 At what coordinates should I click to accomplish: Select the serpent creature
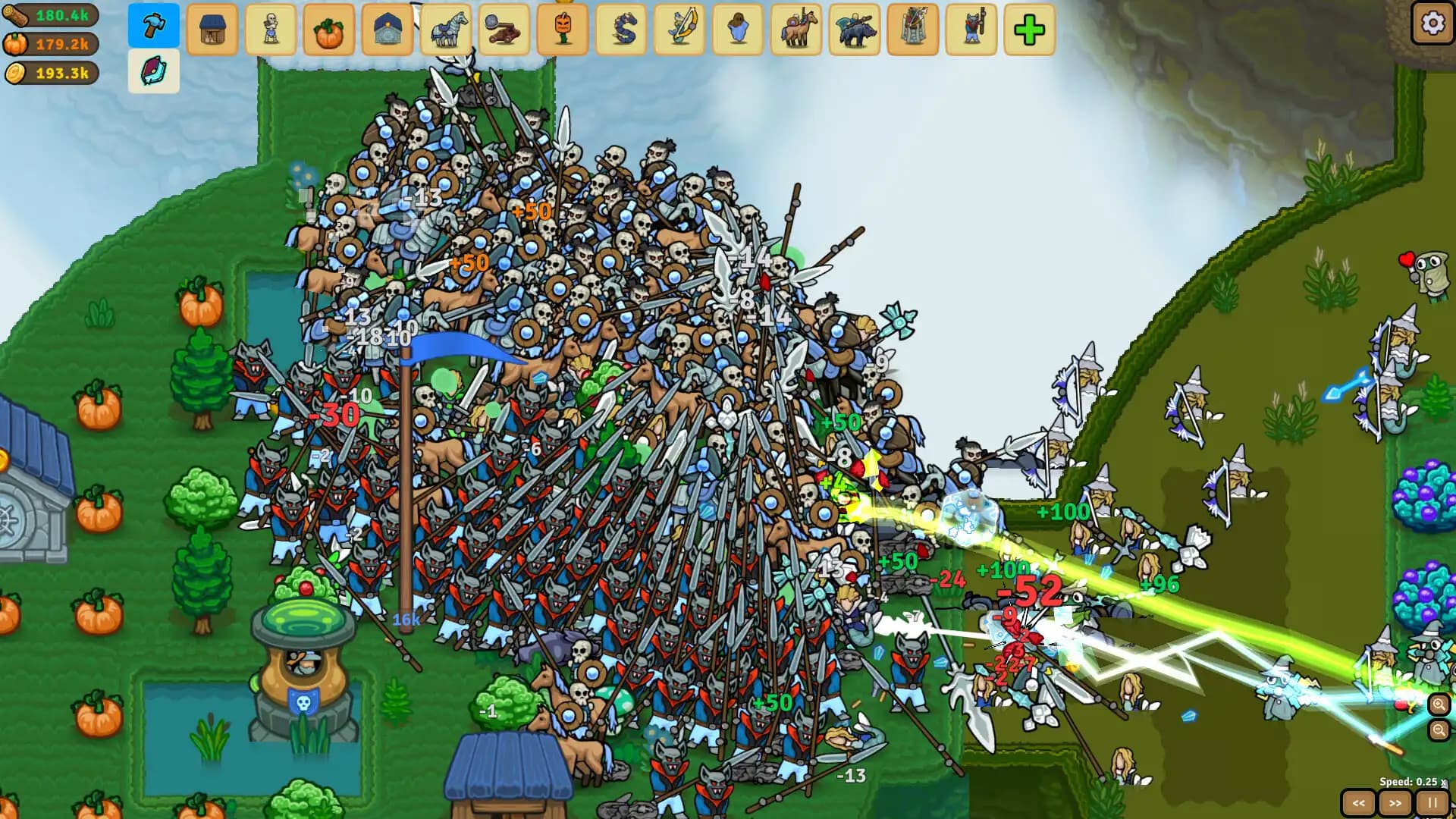coord(620,30)
